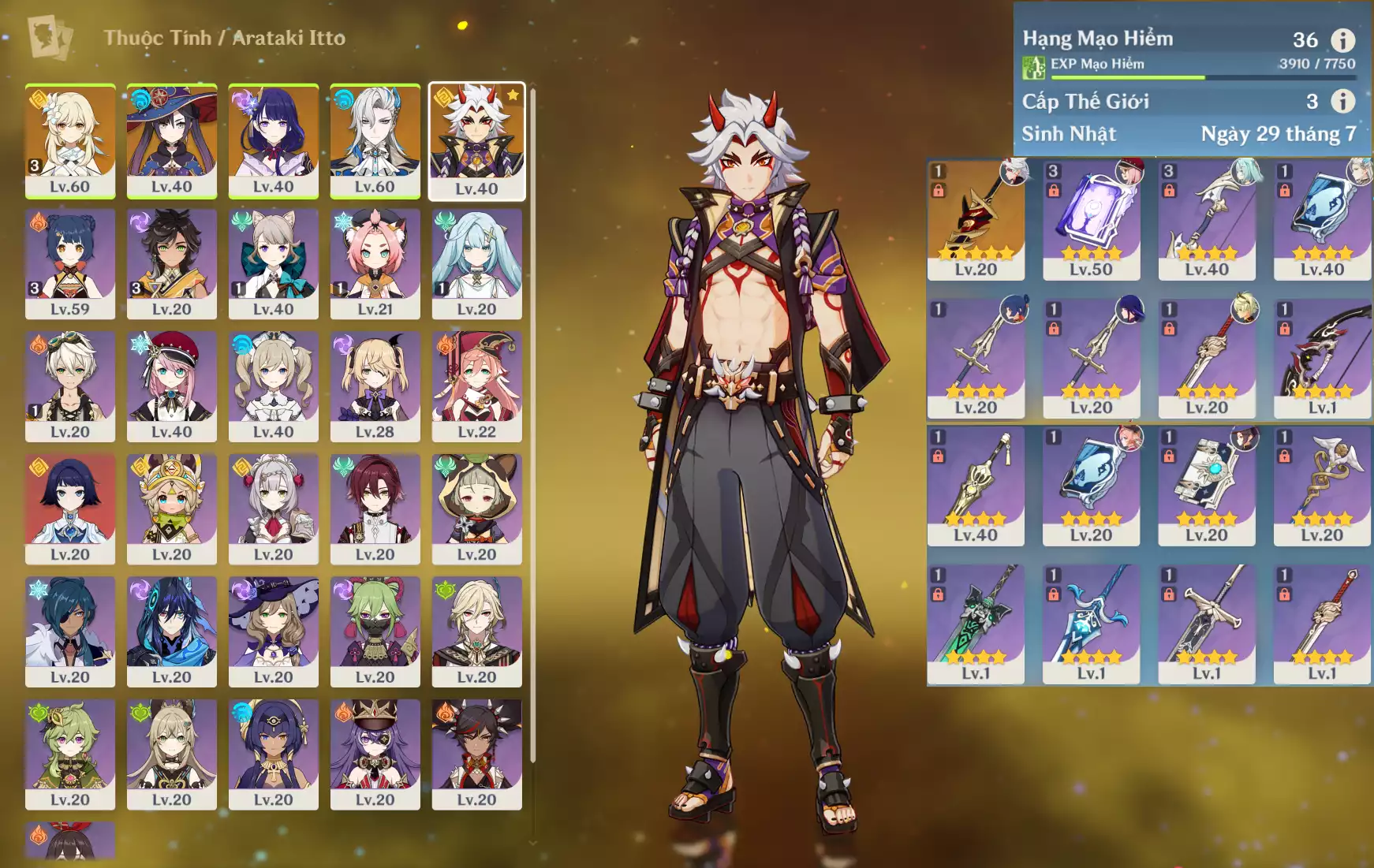Choose the Lv.60 Neuvillette portrait
Viewport: 1374px width, 868px height.
coord(375,140)
